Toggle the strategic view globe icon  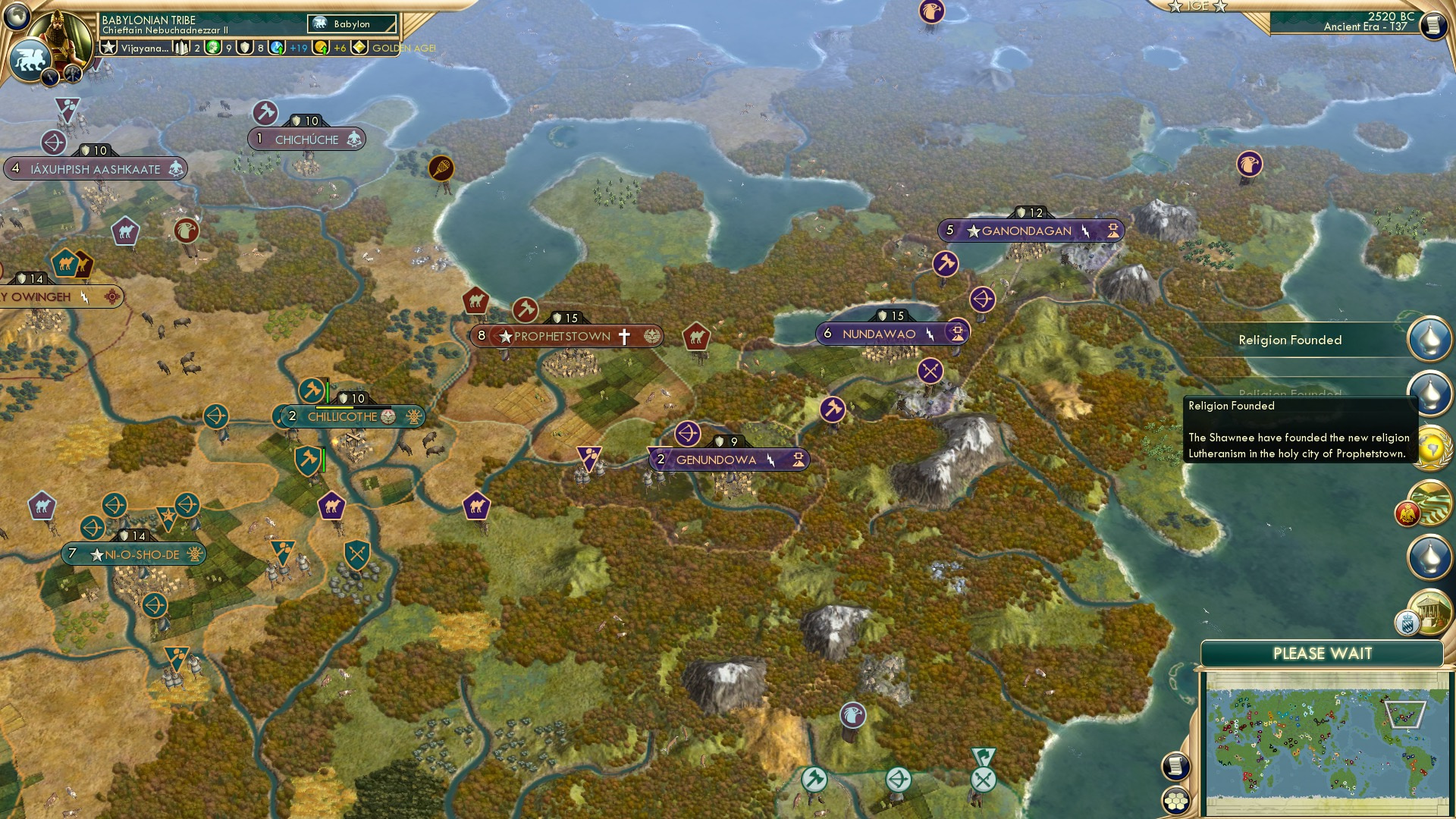(x=18, y=15)
